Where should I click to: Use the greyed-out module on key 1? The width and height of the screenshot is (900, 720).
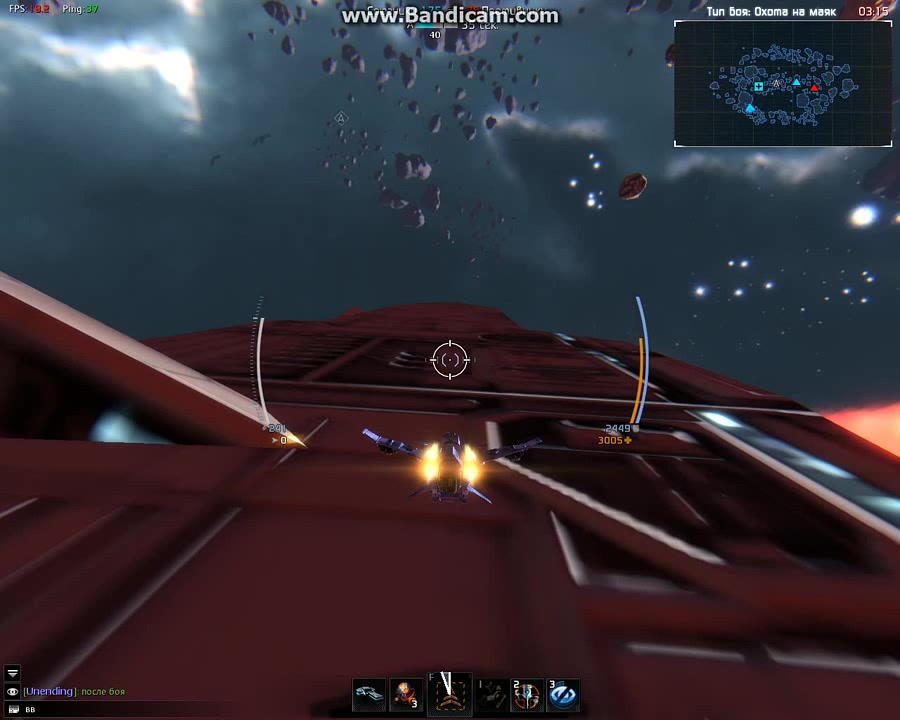click(491, 695)
